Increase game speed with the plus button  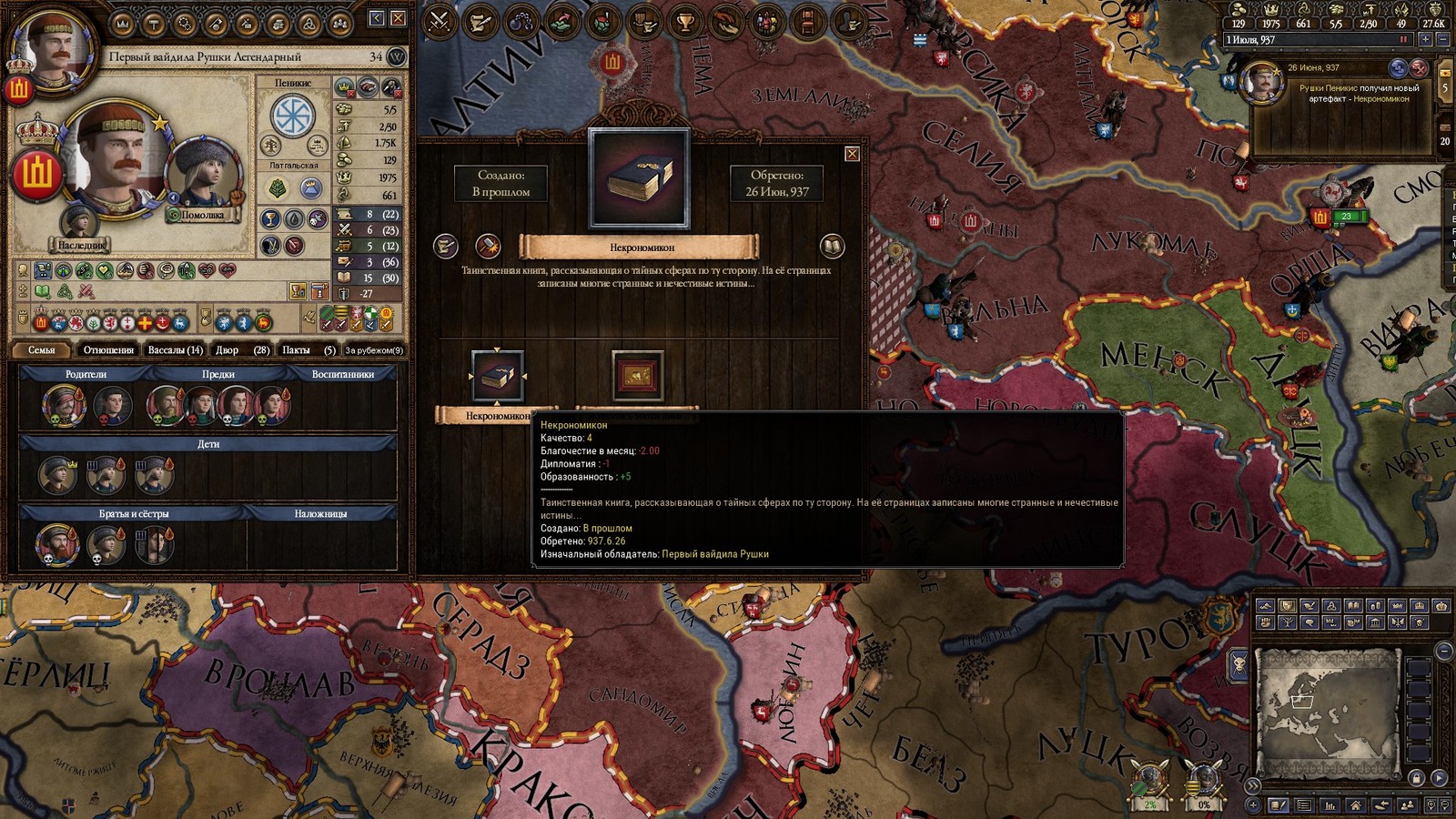coord(1425,40)
